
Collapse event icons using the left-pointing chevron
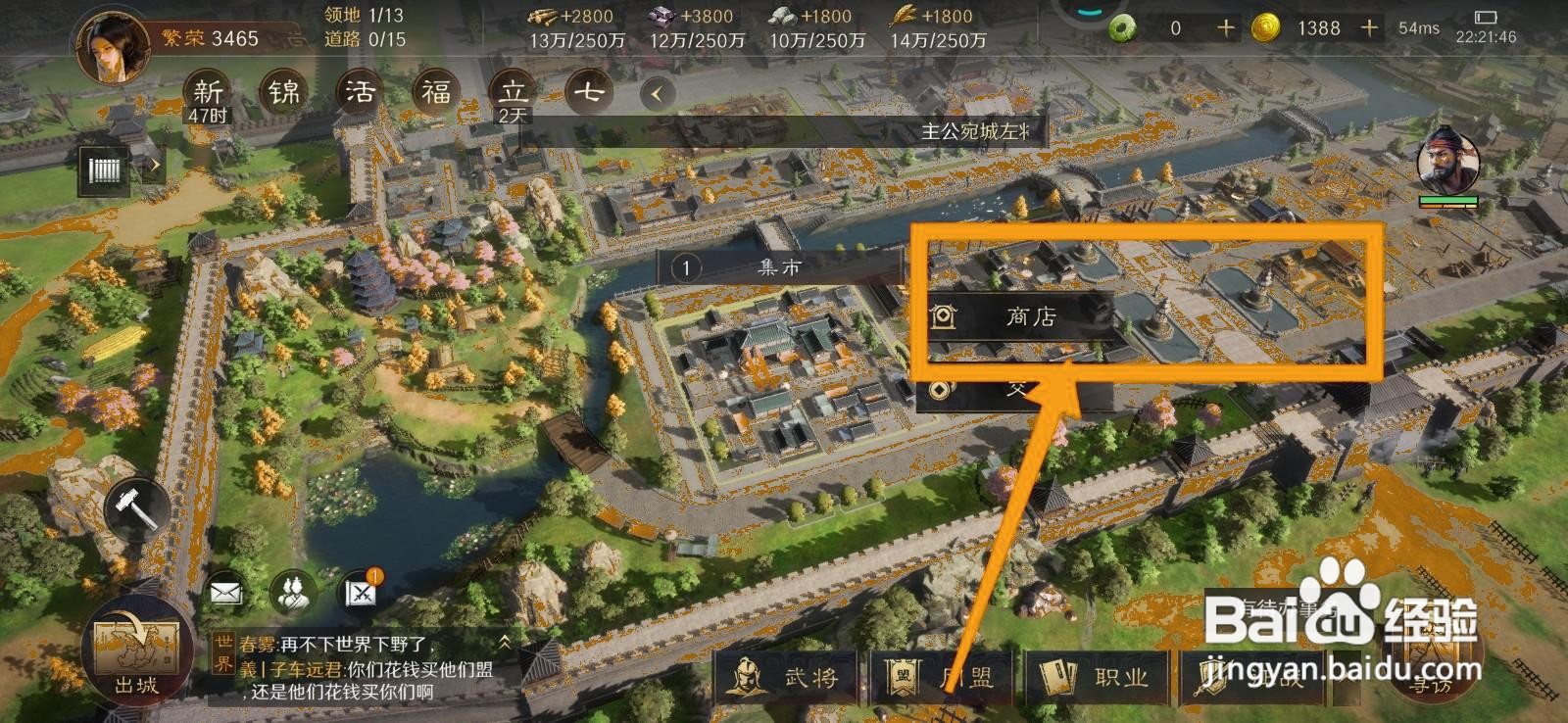point(654,92)
